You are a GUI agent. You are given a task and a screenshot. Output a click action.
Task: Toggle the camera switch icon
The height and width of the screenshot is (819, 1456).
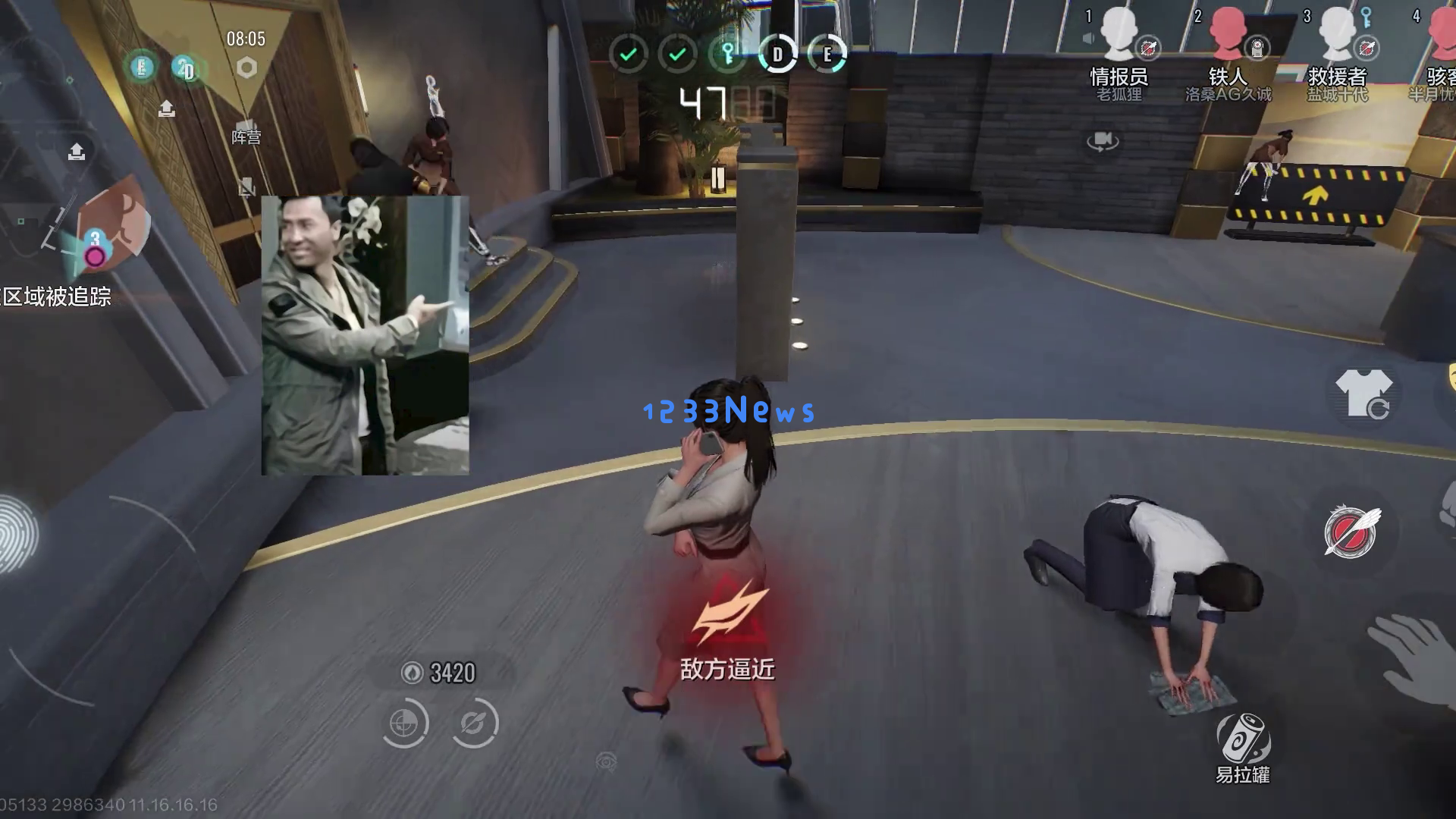(x=1103, y=141)
